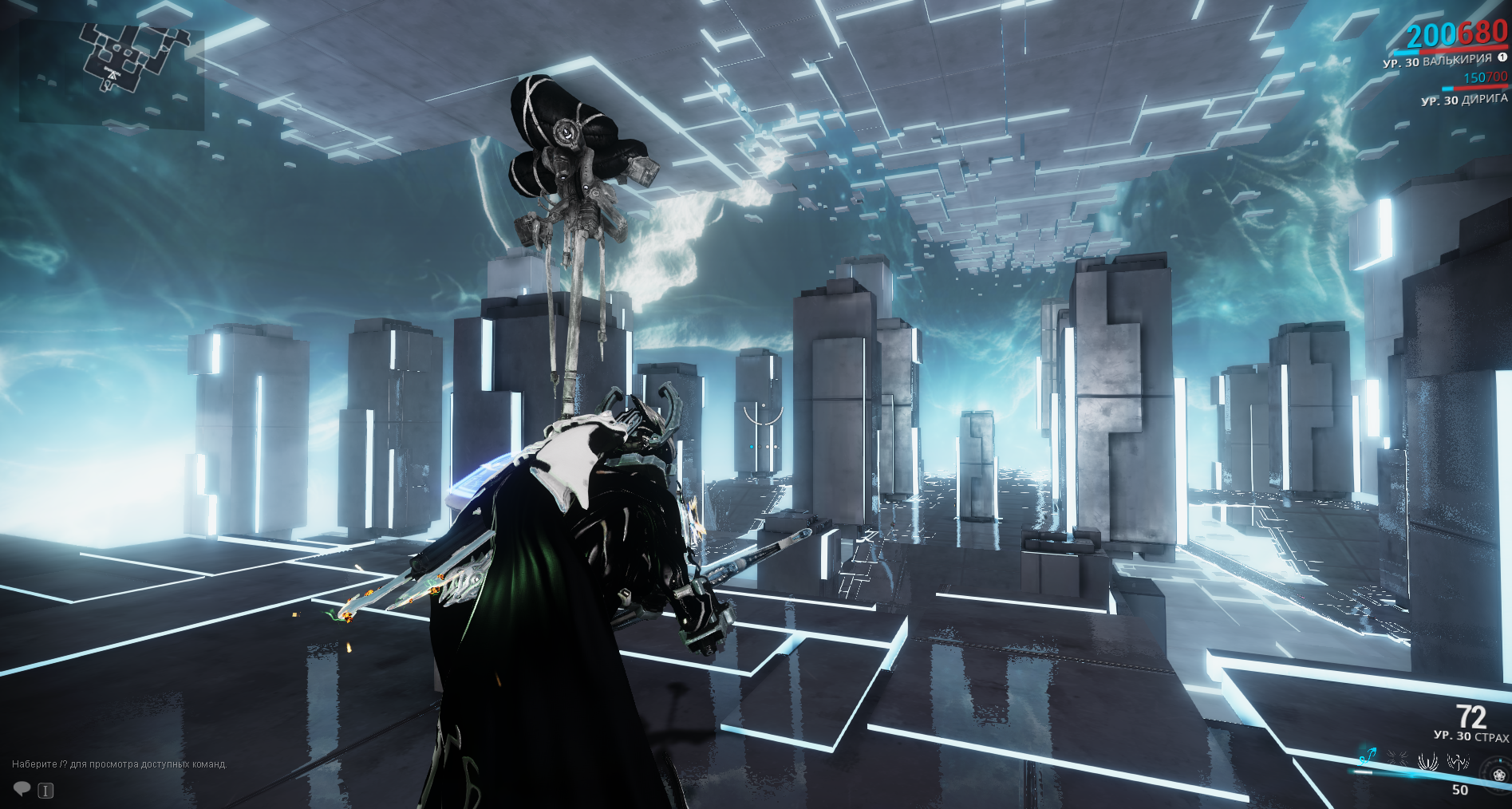1512x809 pixels.
Task: Activate the Rip Line hook ability
Action: click(1368, 756)
